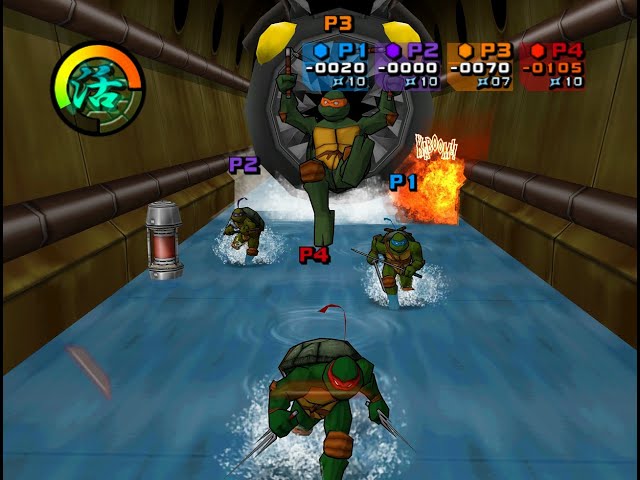Pick the red P4 player panel

[x=553, y=66]
